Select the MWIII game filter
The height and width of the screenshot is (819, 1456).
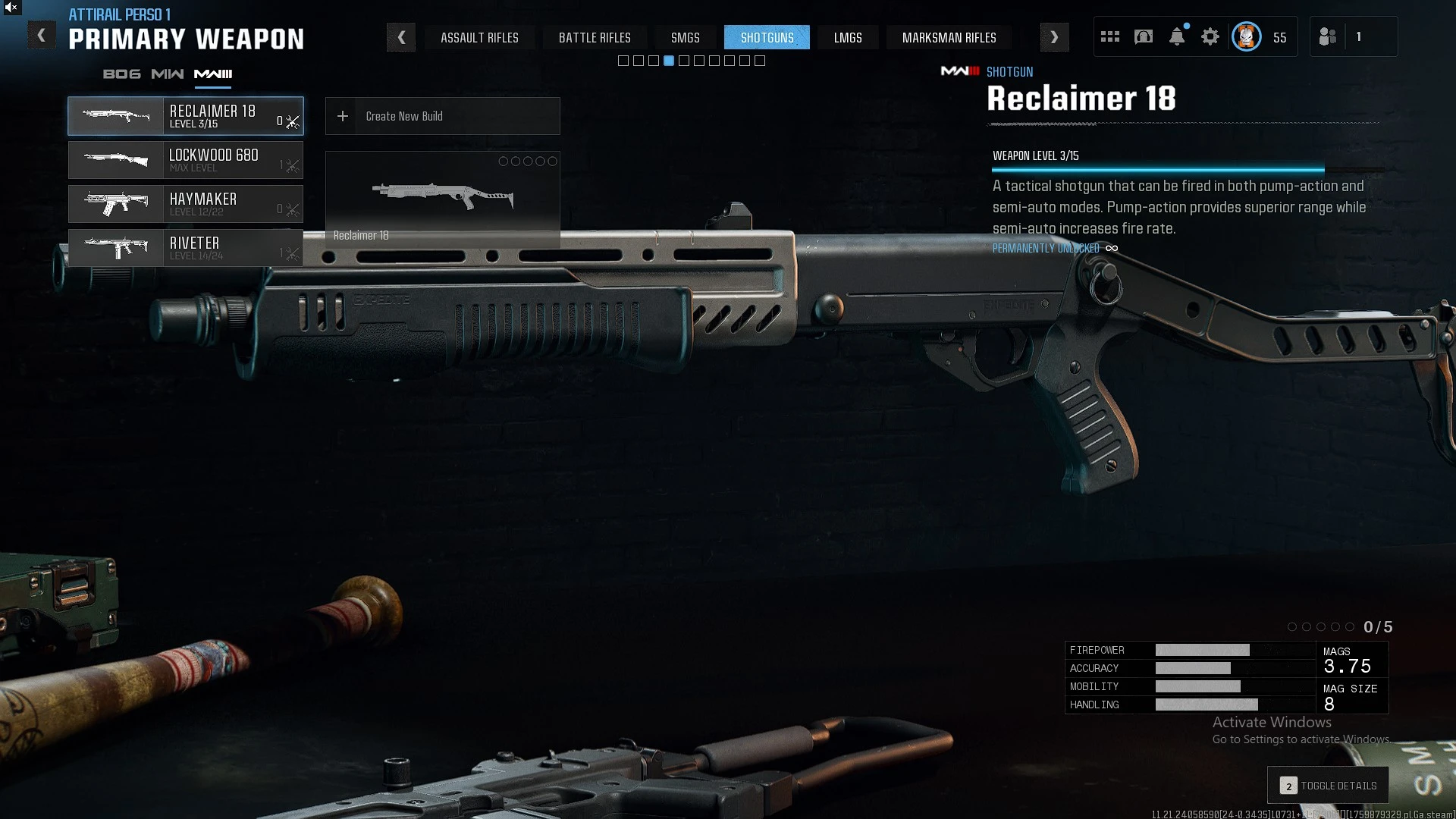213,74
